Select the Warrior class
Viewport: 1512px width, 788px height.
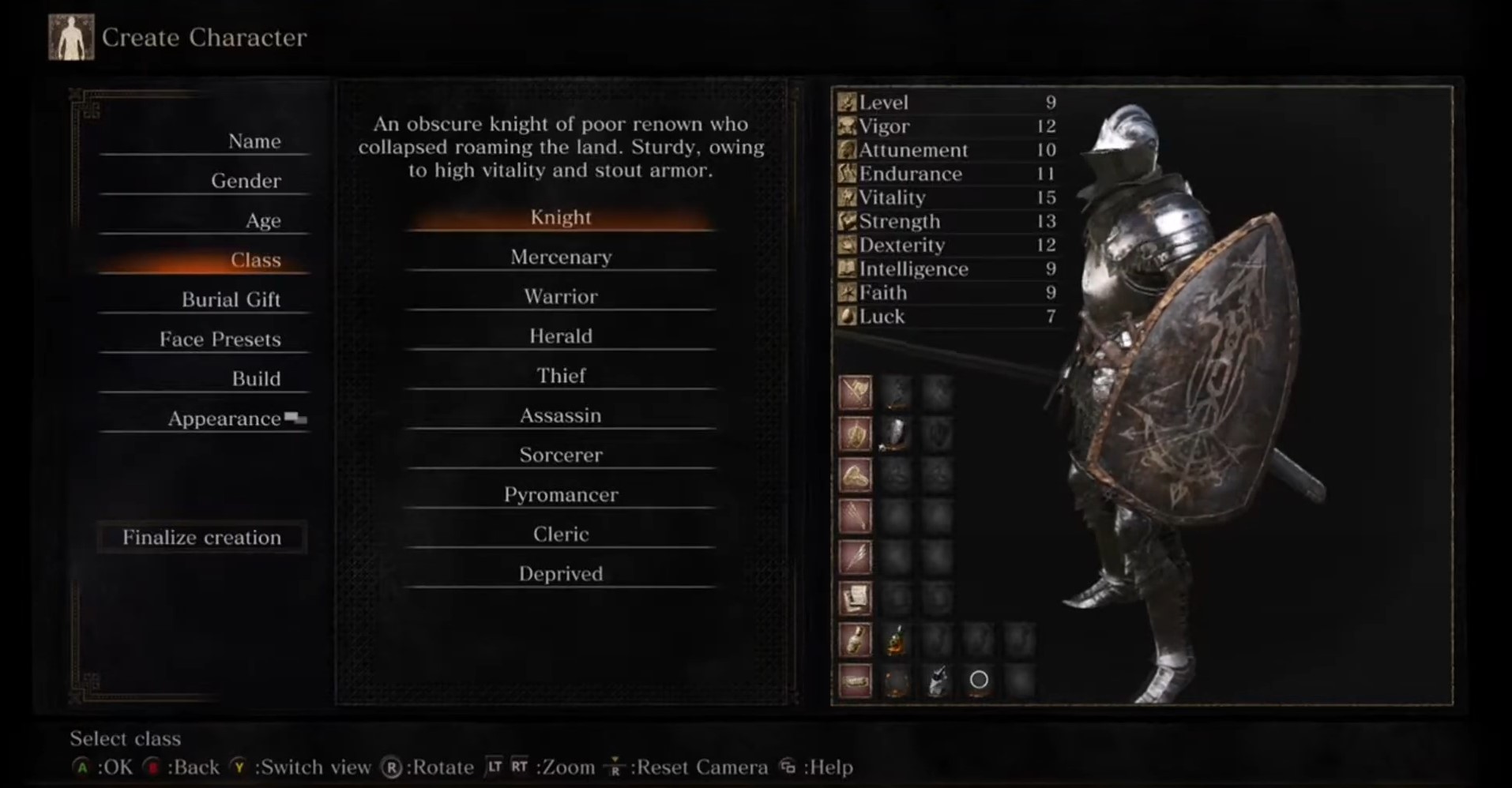(561, 296)
